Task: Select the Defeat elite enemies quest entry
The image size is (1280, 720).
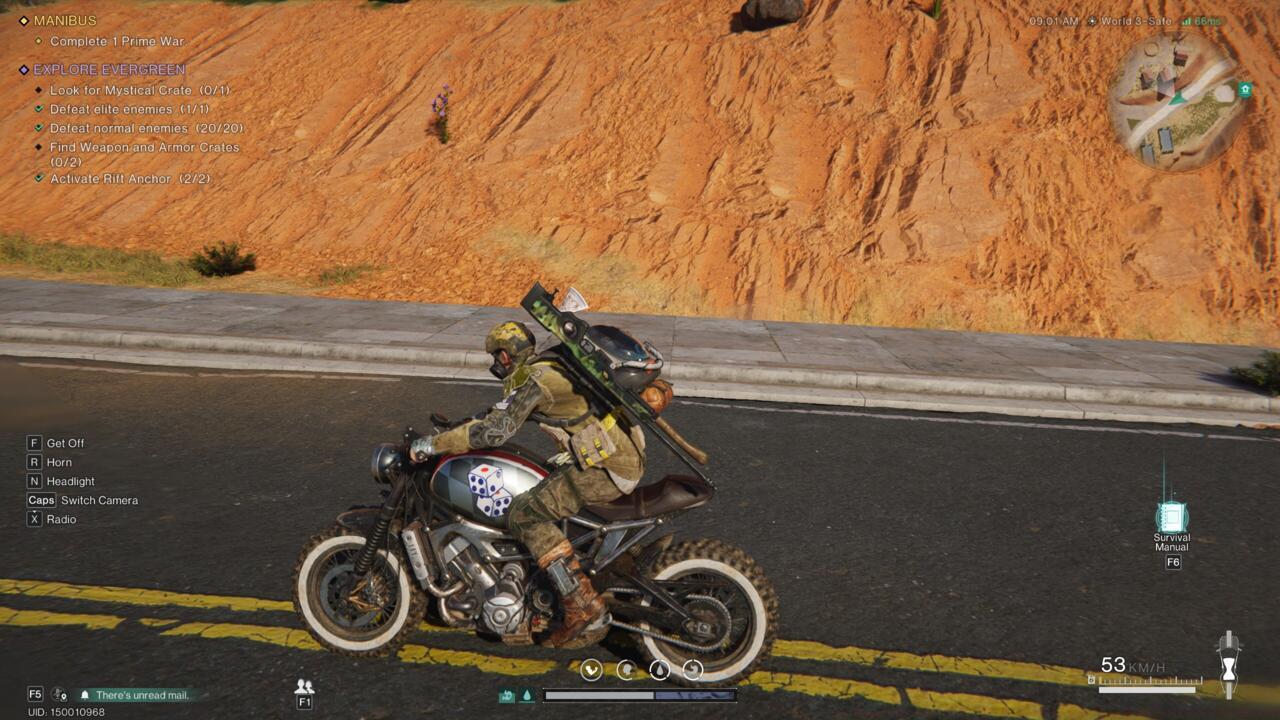Action: coord(130,109)
